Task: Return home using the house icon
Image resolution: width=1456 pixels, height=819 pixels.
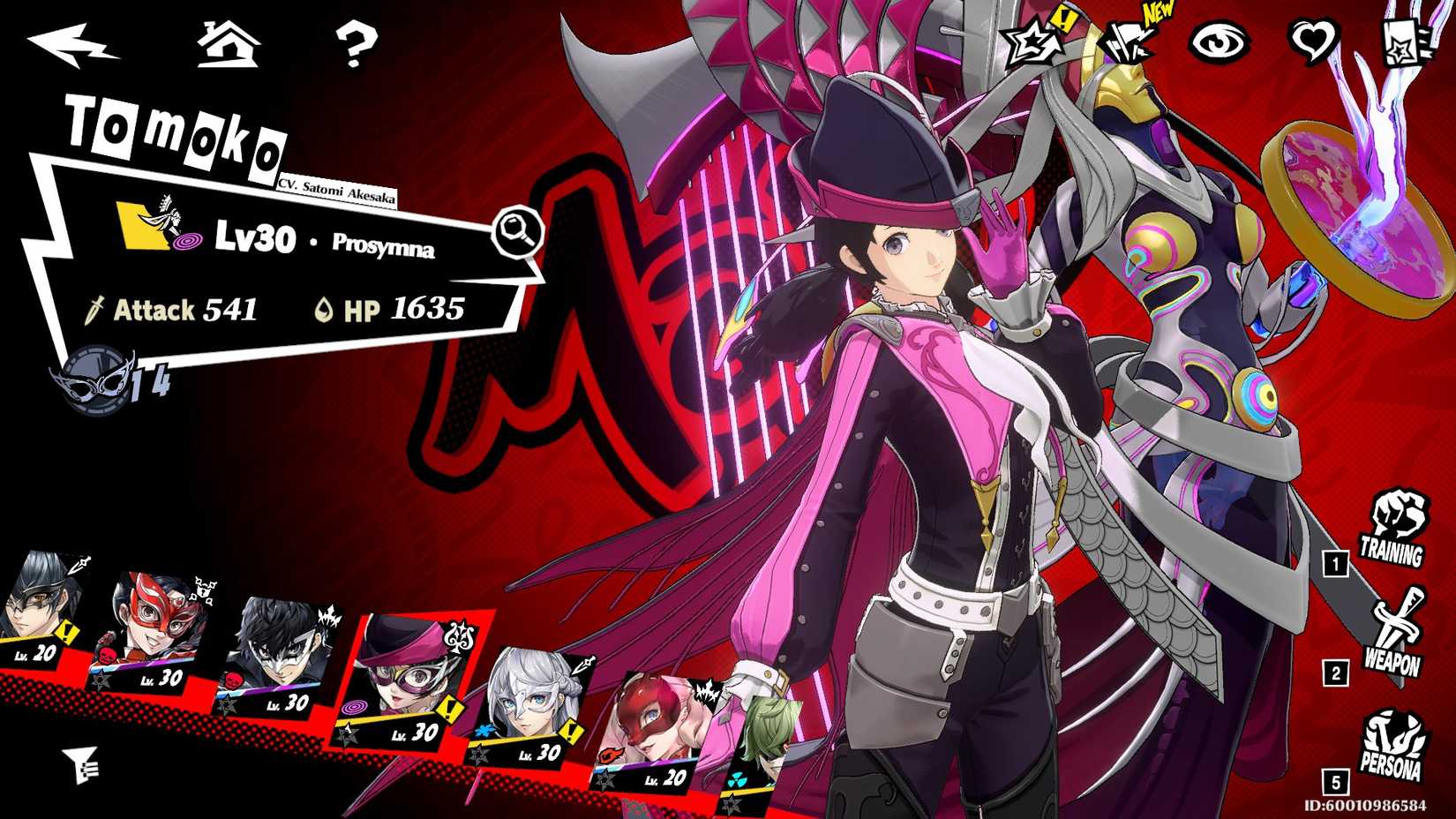Action: tap(229, 46)
